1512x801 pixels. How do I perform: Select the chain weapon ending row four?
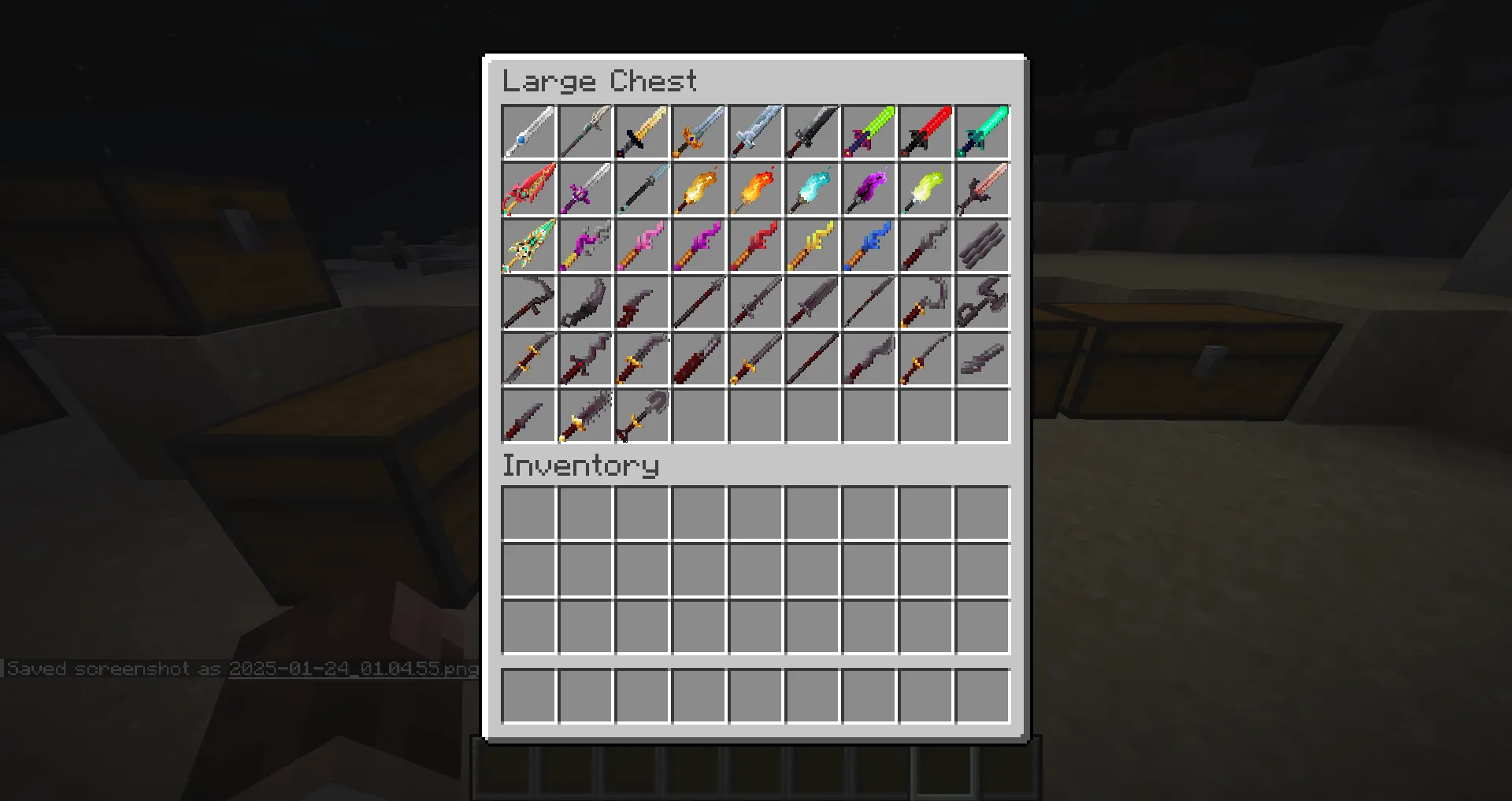[982, 302]
